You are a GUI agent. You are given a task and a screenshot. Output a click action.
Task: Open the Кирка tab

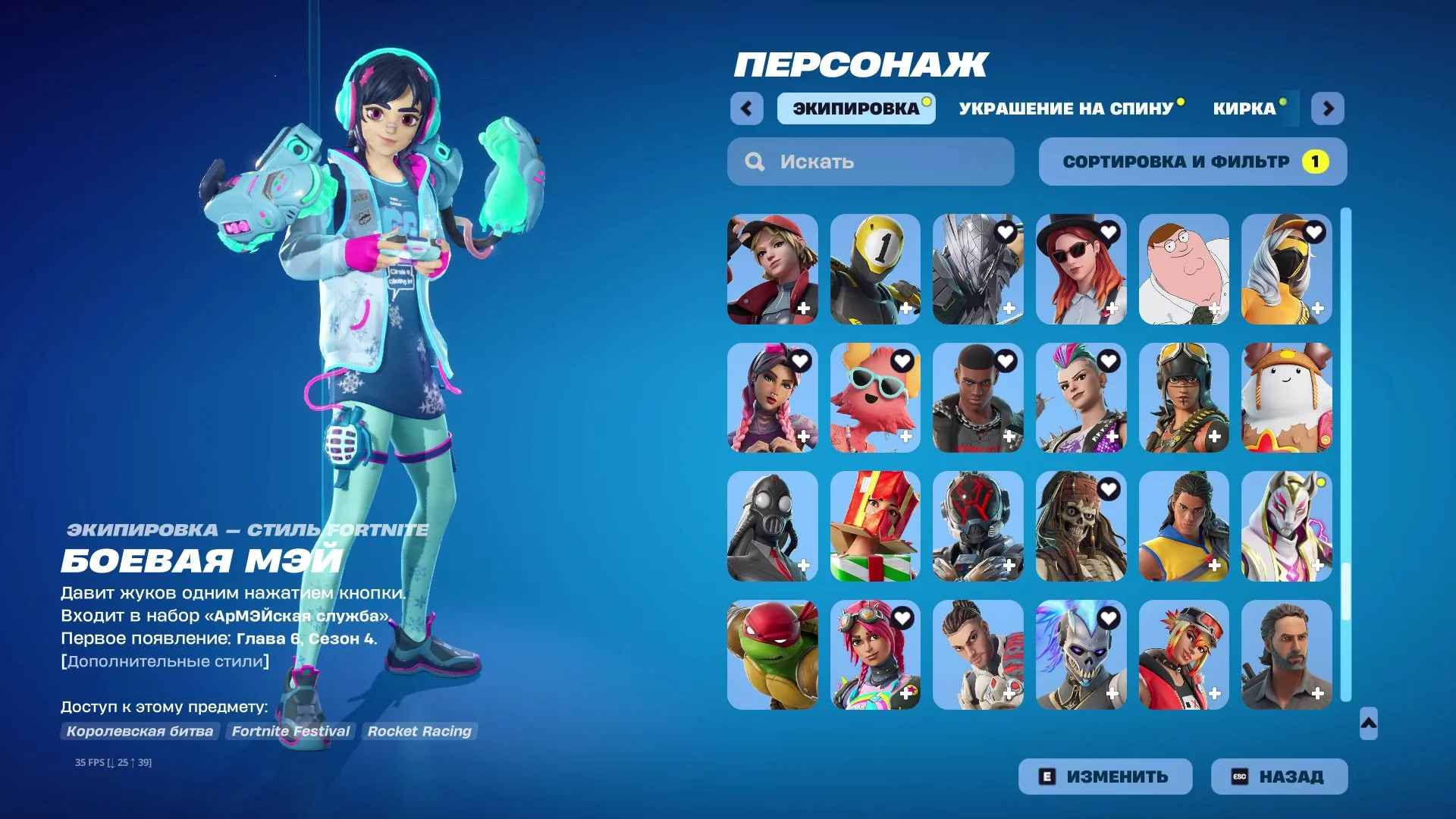(x=1244, y=108)
